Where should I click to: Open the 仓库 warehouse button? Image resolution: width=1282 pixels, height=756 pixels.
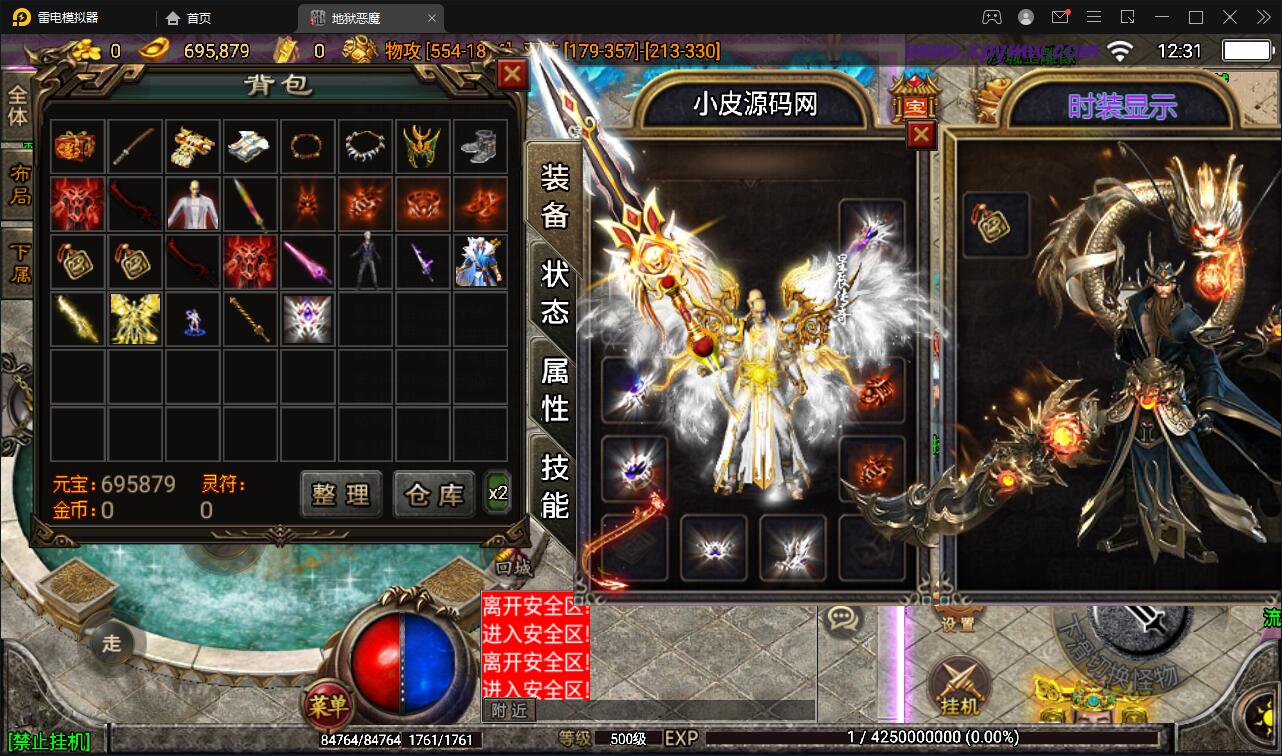point(433,494)
